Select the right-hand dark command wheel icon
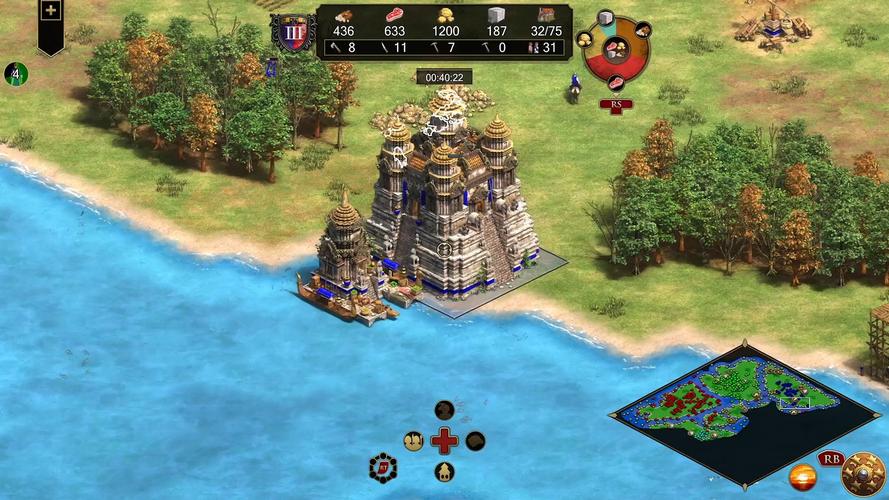The height and width of the screenshot is (500, 889). point(475,441)
